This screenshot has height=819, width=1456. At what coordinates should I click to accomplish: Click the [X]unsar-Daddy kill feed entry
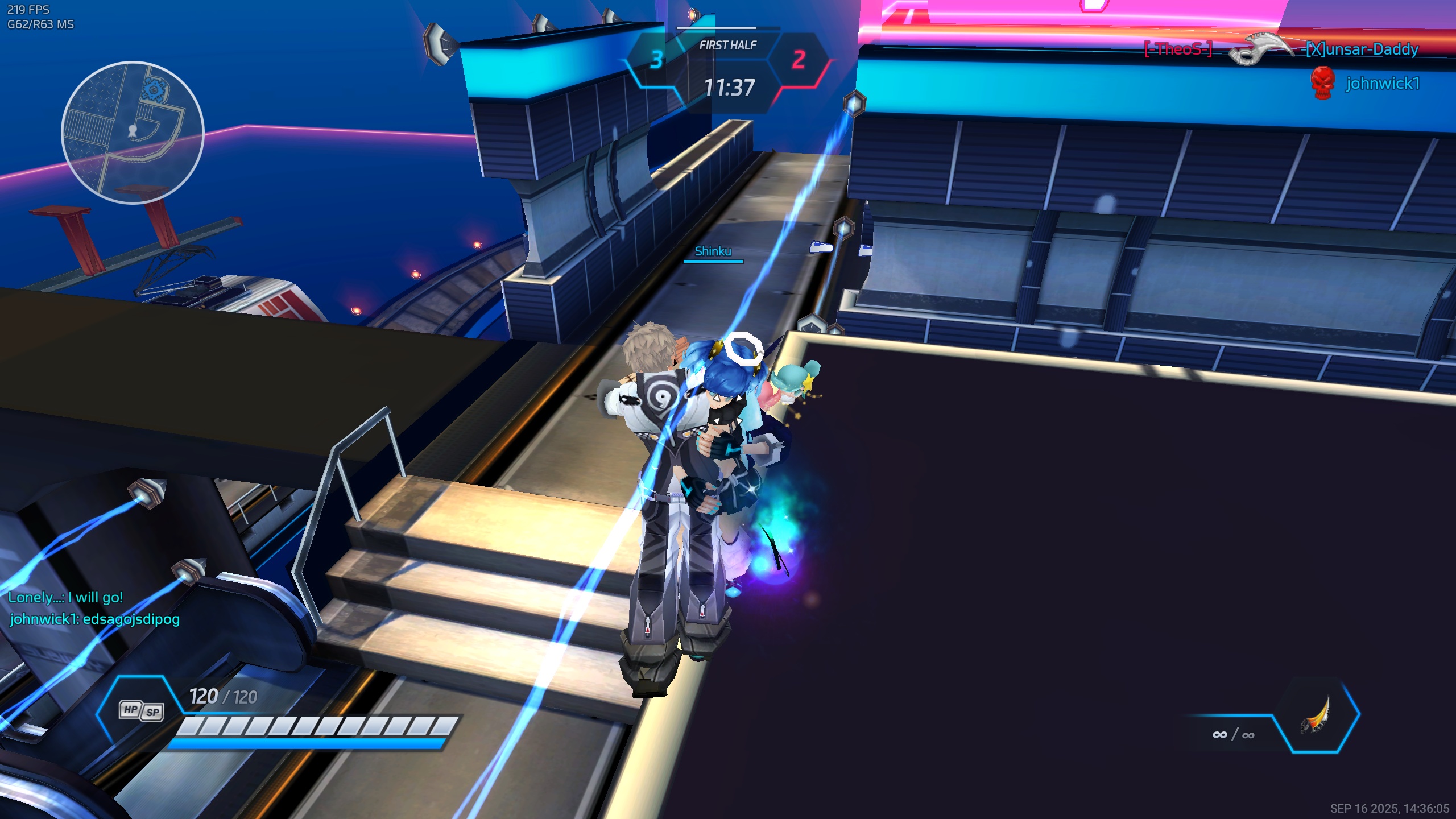(1362, 49)
